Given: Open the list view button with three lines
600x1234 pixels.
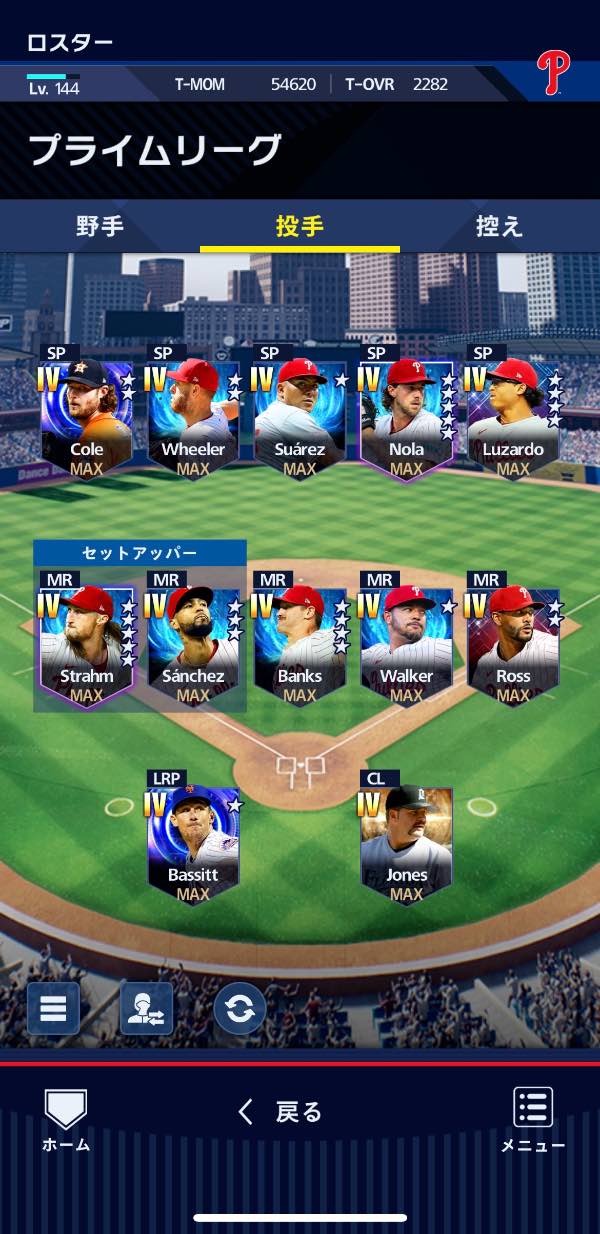Looking at the screenshot, I should pyautogui.click(x=53, y=1008).
